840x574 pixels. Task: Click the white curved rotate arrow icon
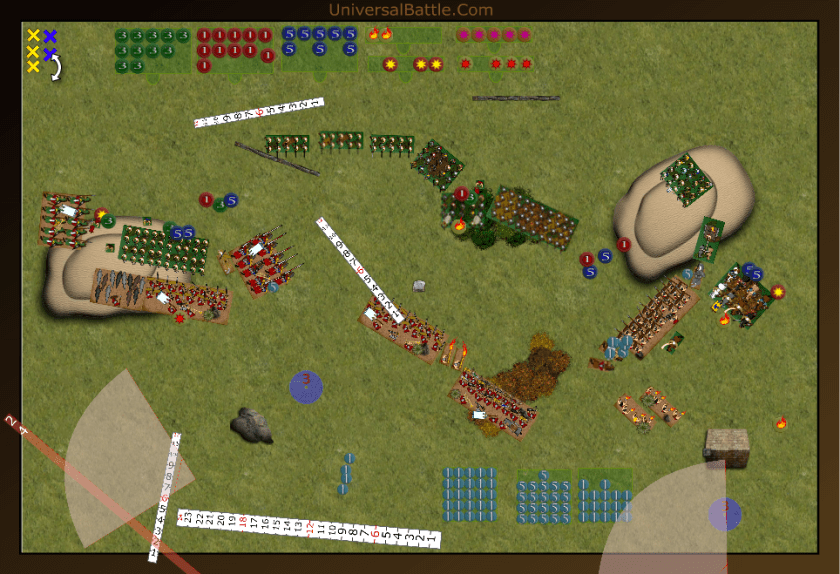[x=56, y=67]
